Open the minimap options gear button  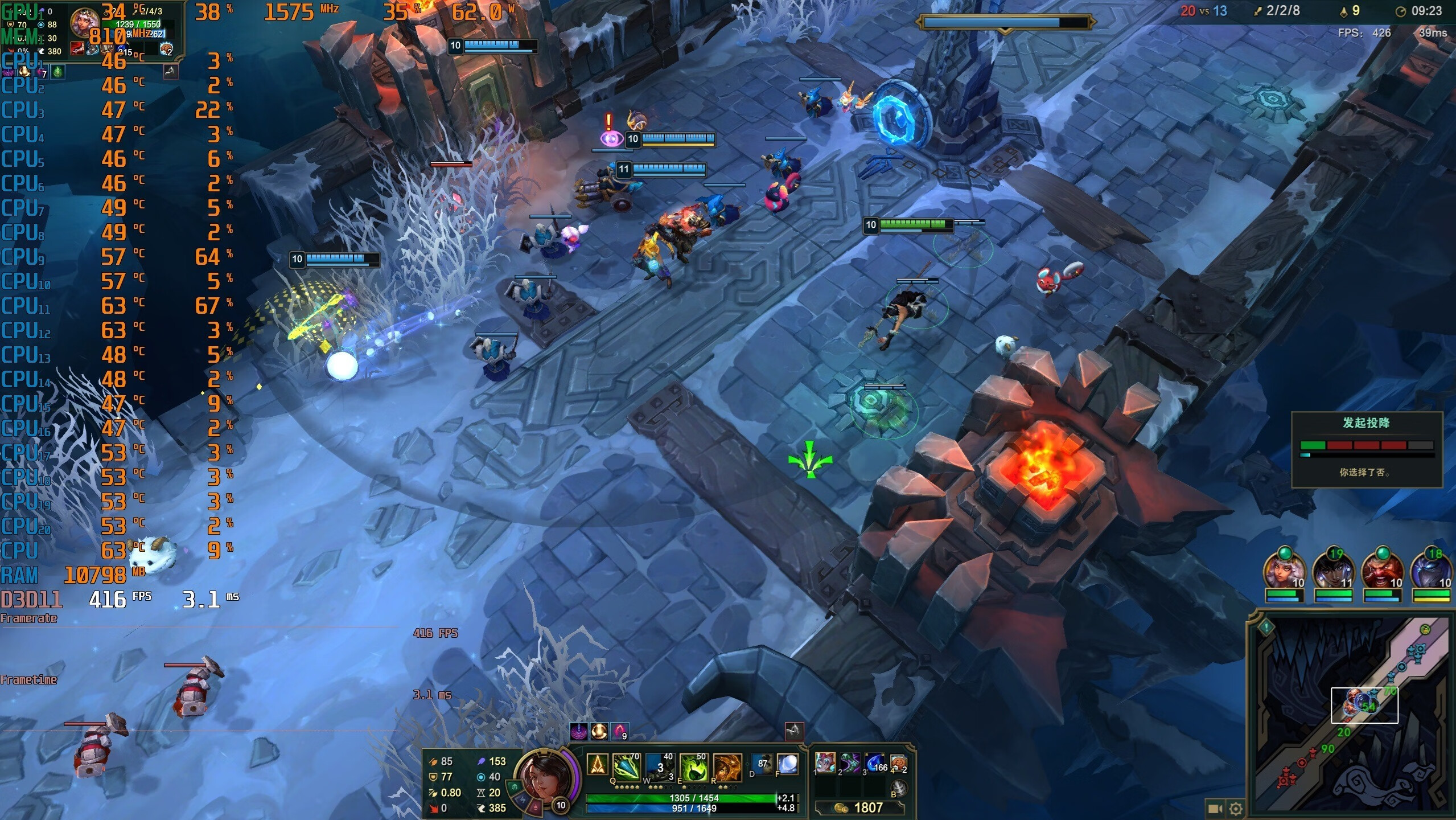click(x=1236, y=808)
